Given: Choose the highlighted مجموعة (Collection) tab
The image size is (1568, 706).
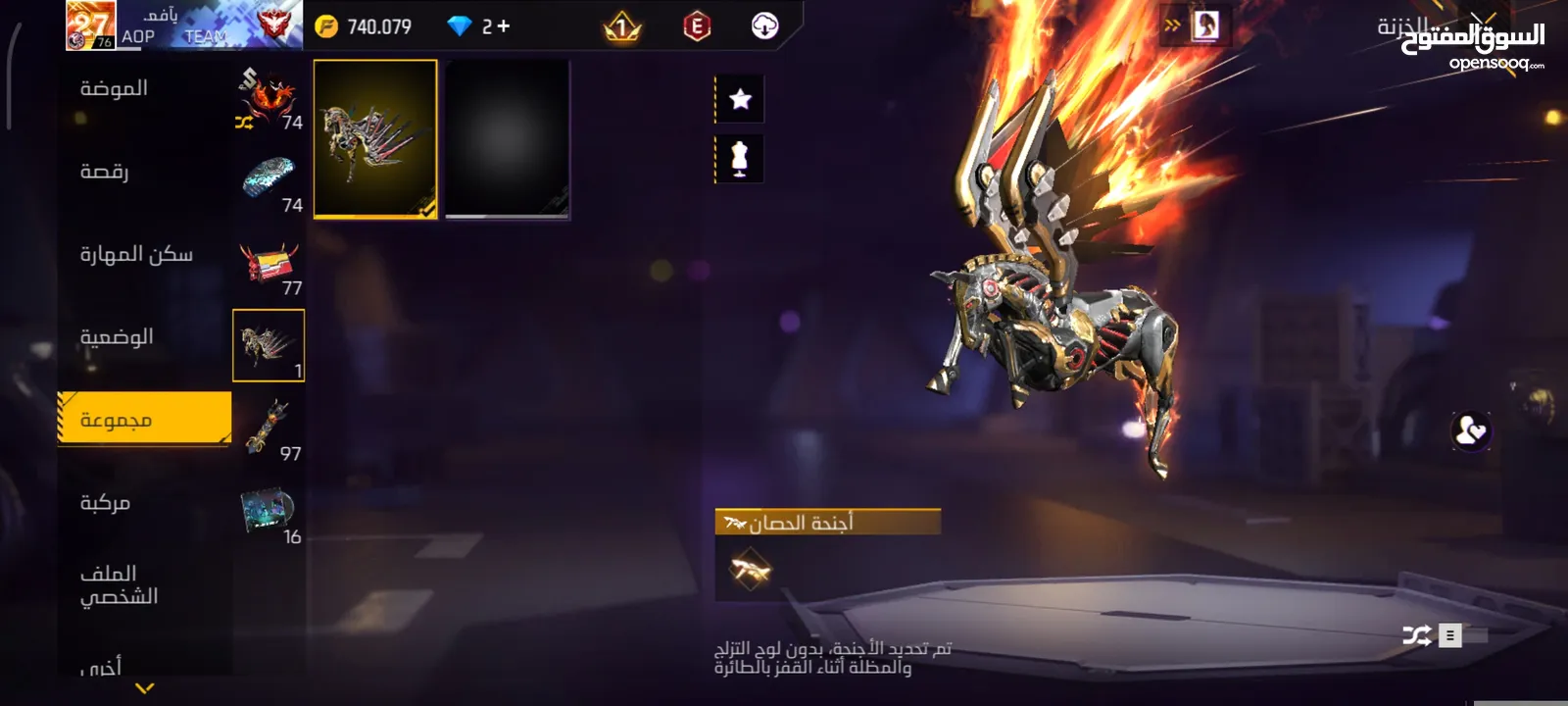Looking at the screenshot, I should coord(145,420).
